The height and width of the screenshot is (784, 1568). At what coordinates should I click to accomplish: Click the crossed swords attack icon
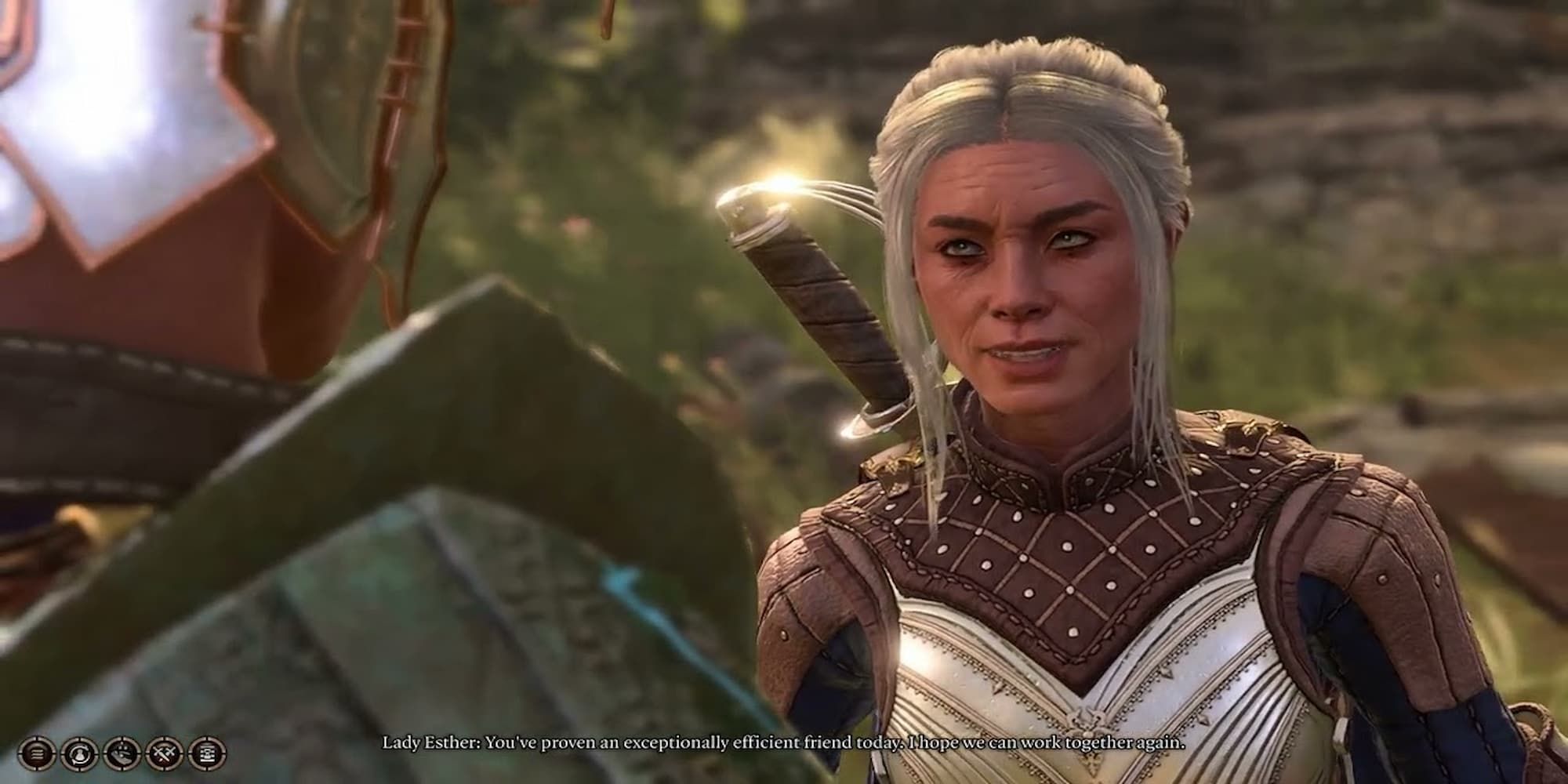(x=163, y=754)
